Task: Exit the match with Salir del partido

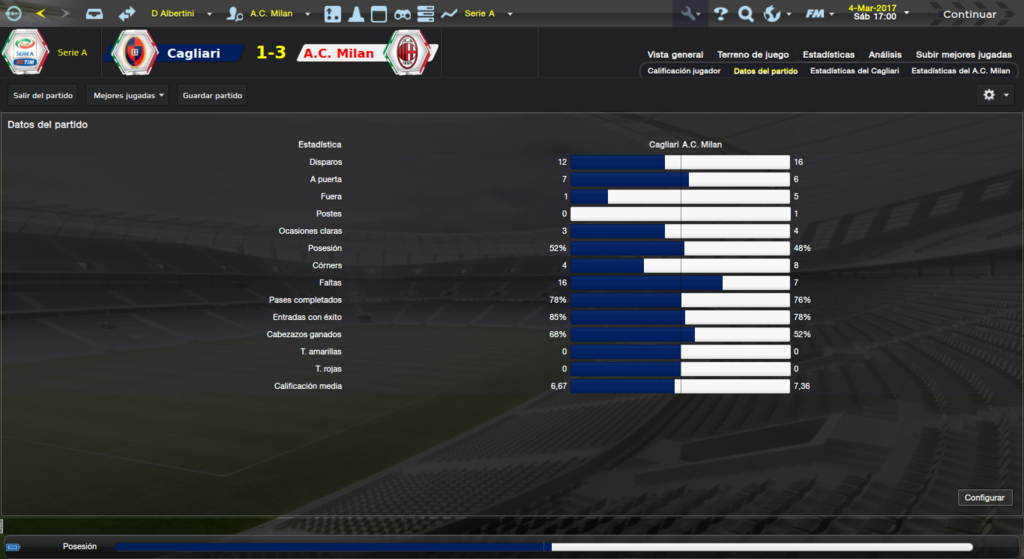Action: pos(43,95)
